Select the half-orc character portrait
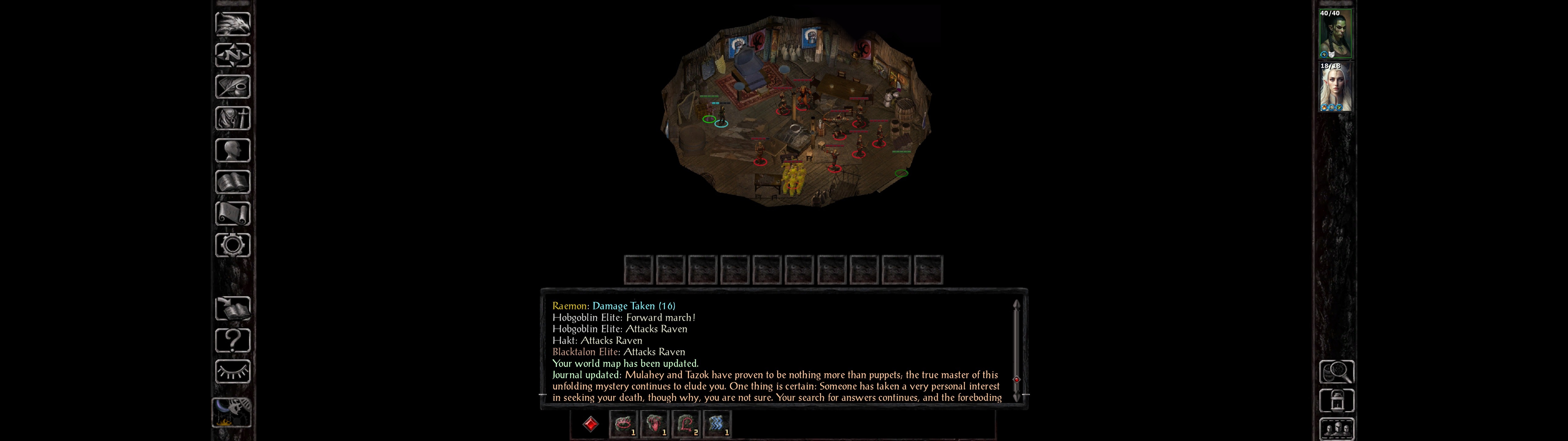Screen dimensions: 1568x441 (x=1336, y=34)
